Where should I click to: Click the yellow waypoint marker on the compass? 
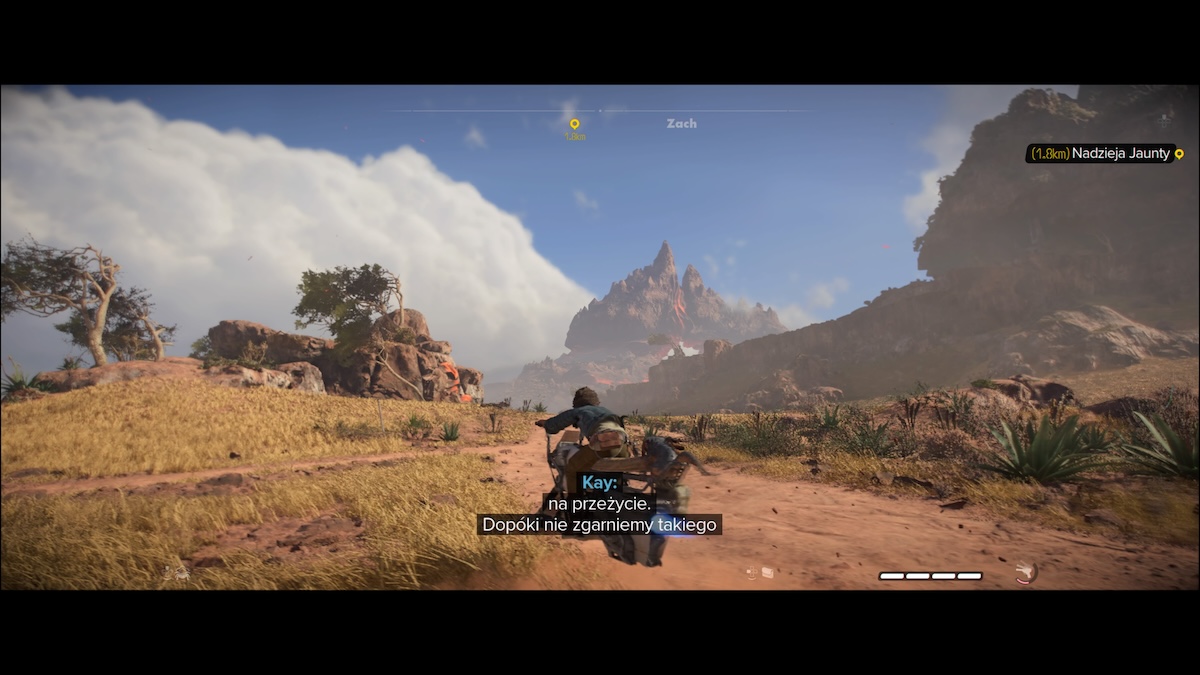(574, 125)
